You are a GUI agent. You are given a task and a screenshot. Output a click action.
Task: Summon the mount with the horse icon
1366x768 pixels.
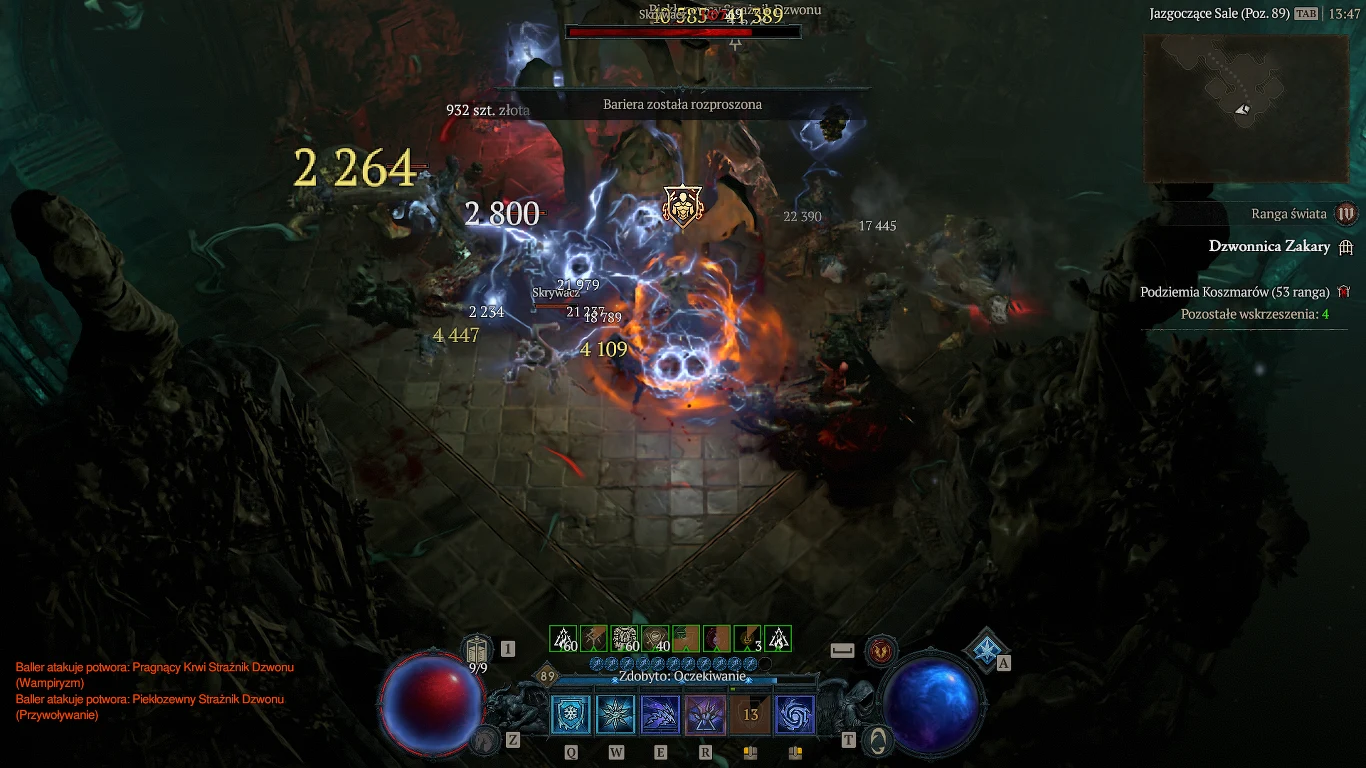point(486,740)
